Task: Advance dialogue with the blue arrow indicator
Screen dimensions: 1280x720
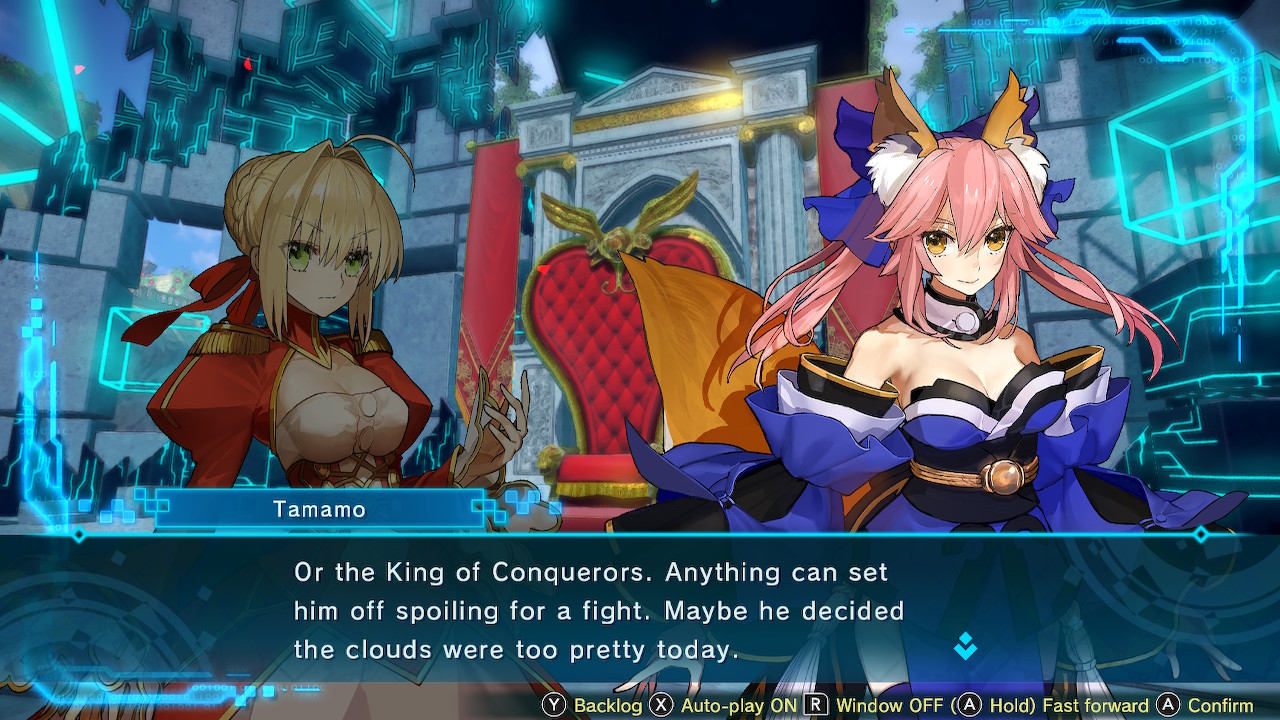Action: (965, 646)
